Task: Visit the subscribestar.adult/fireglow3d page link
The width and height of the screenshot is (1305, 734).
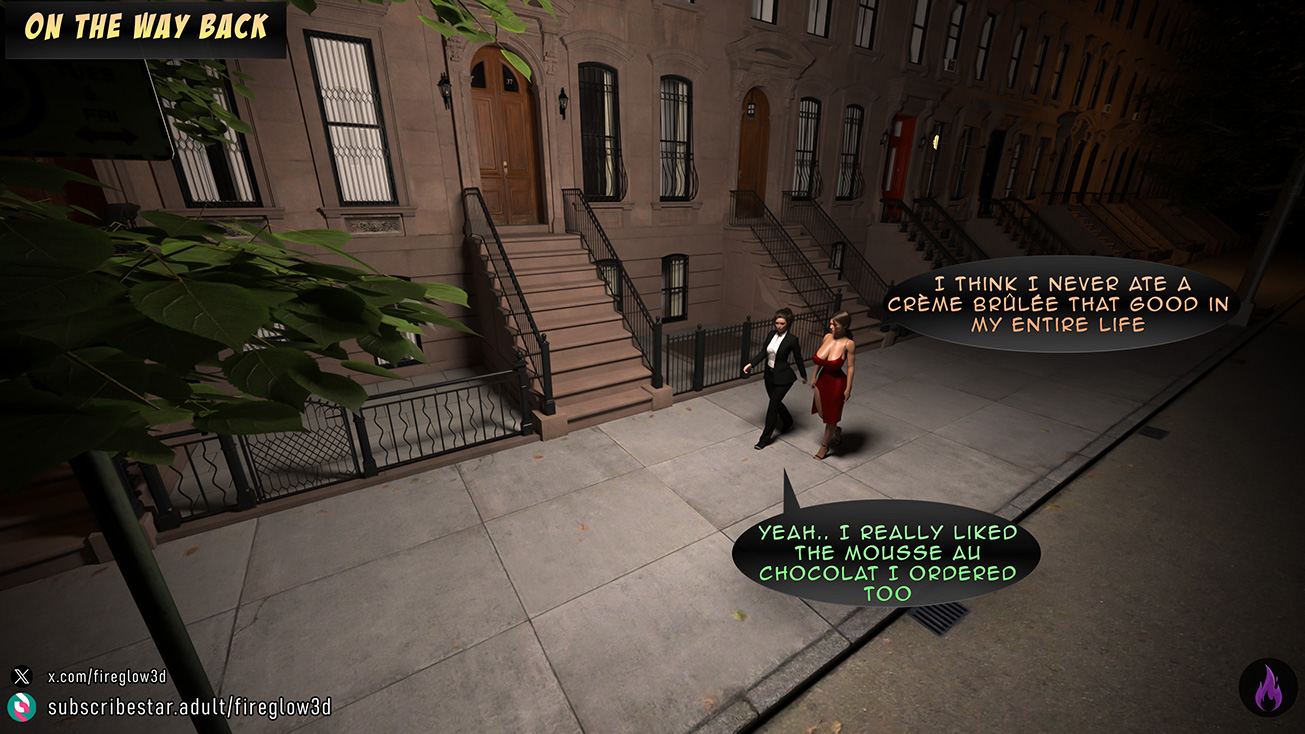Action: [189, 707]
